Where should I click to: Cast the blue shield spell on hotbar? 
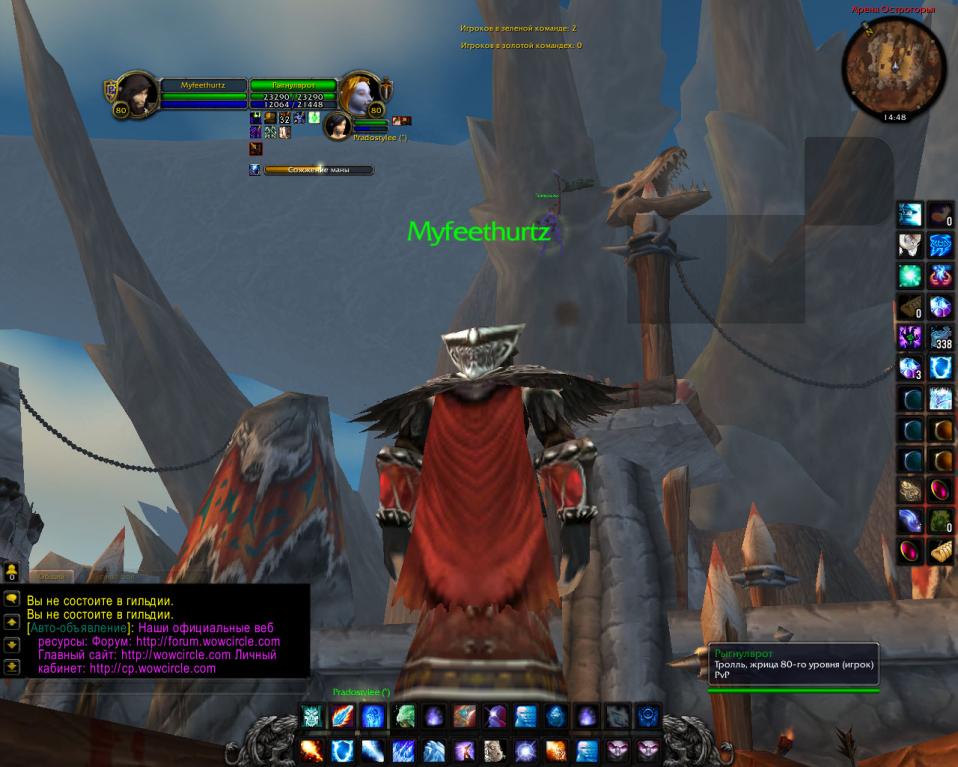(x=342, y=749)
